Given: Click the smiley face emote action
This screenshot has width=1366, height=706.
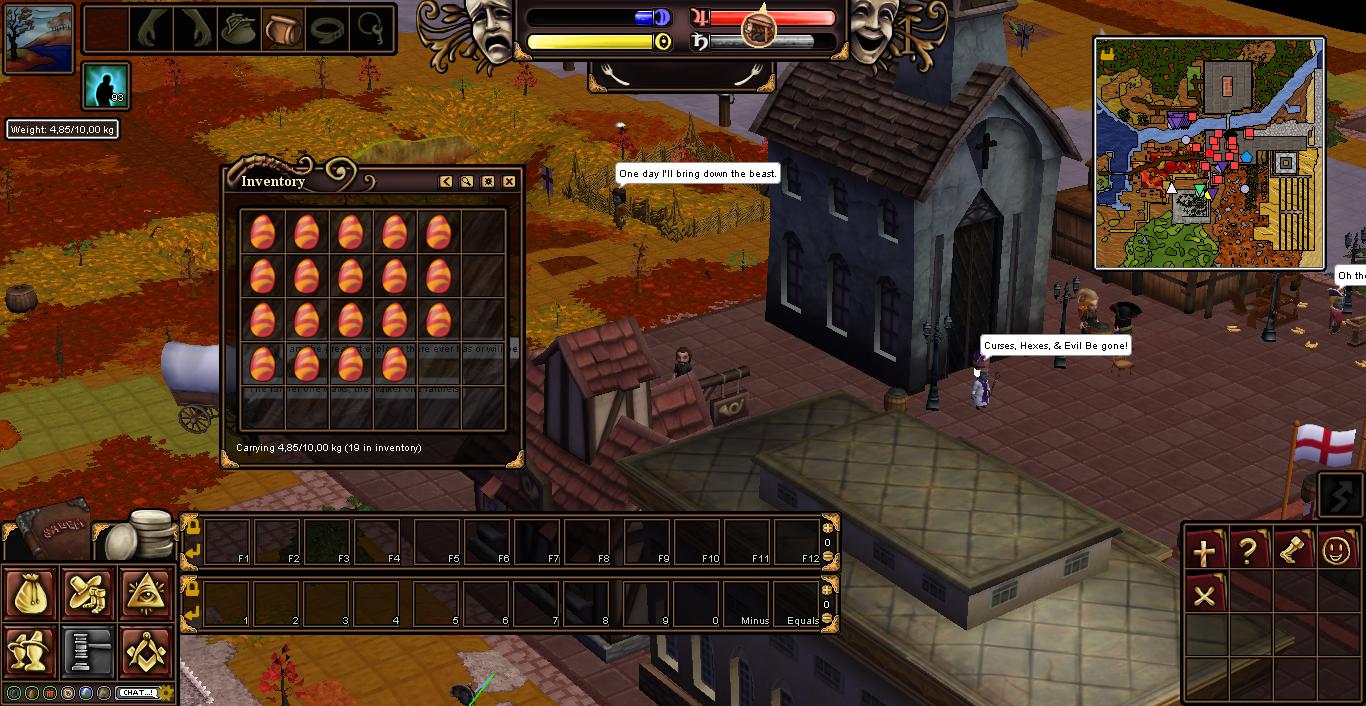Looking at the screenshot, I should (x=1337, y=551).
